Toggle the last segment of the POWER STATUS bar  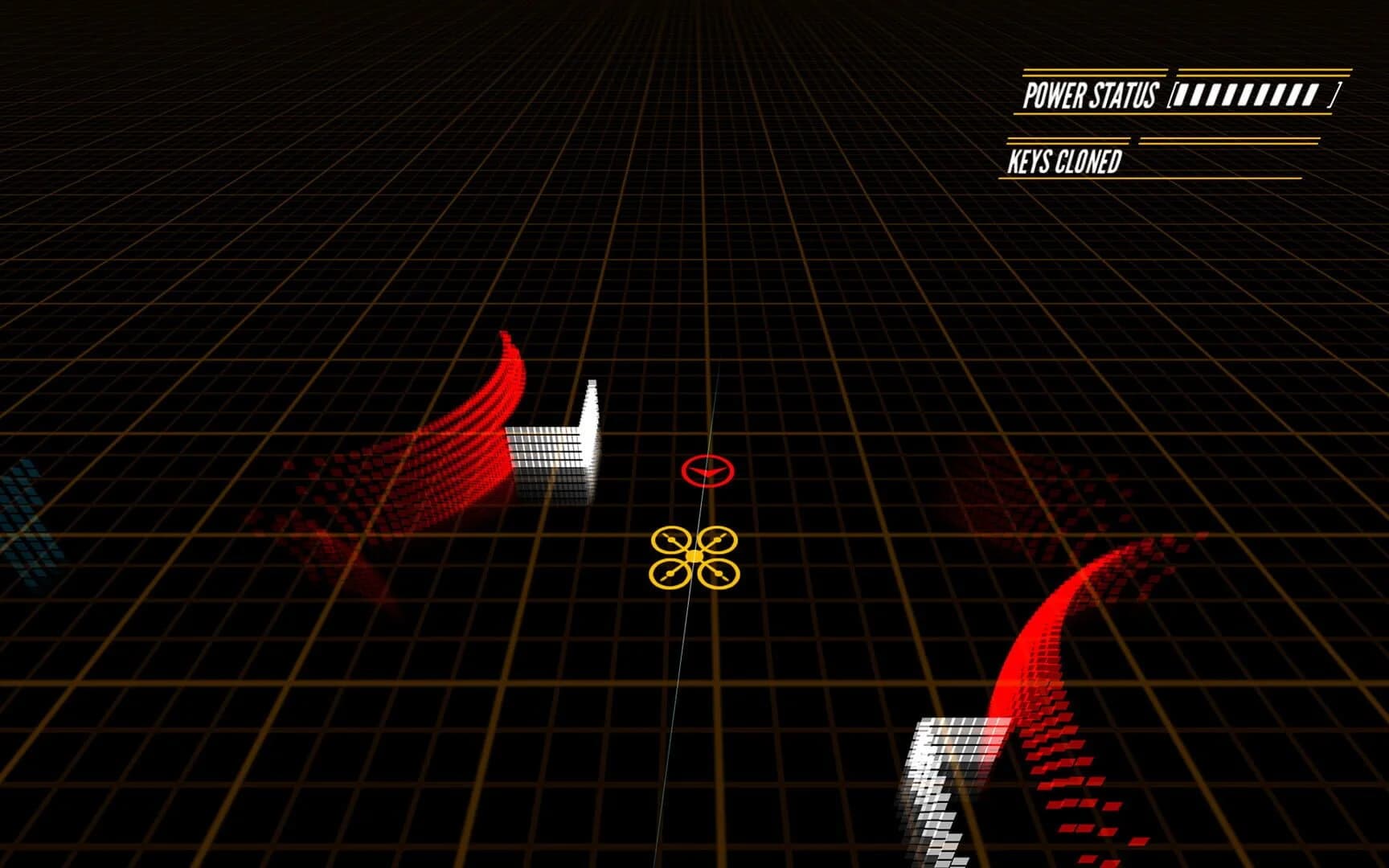(x=1310, y=96)
